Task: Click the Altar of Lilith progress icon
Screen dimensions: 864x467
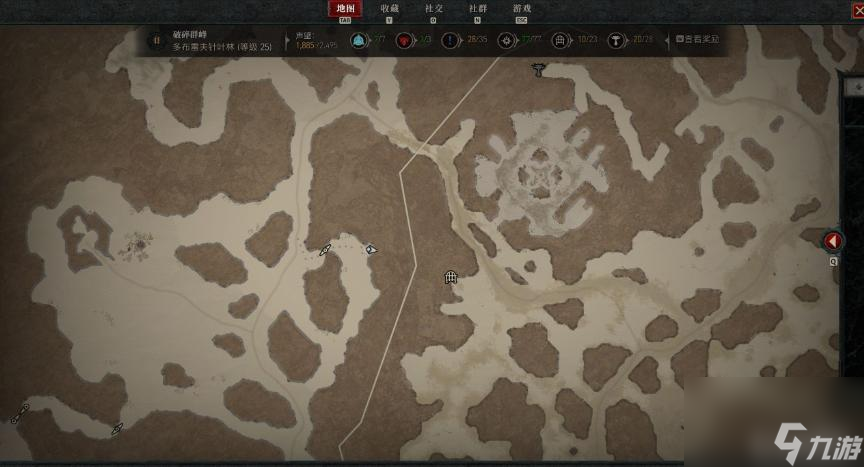Action: coord(616,41)
